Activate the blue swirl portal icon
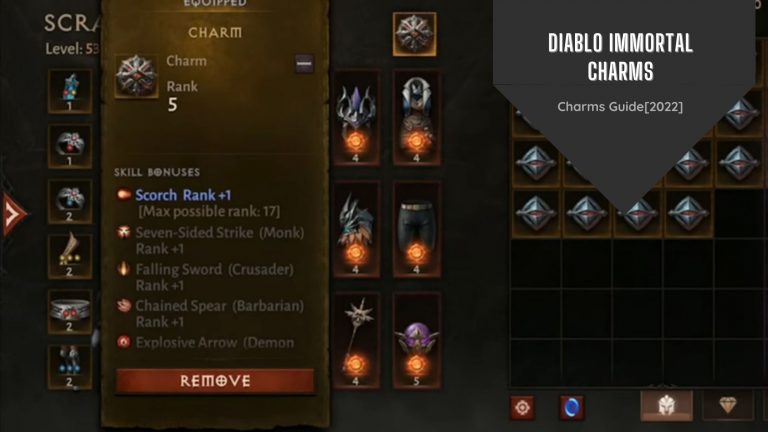The height and width of the screenshot is (432, 768). [571, 407]
